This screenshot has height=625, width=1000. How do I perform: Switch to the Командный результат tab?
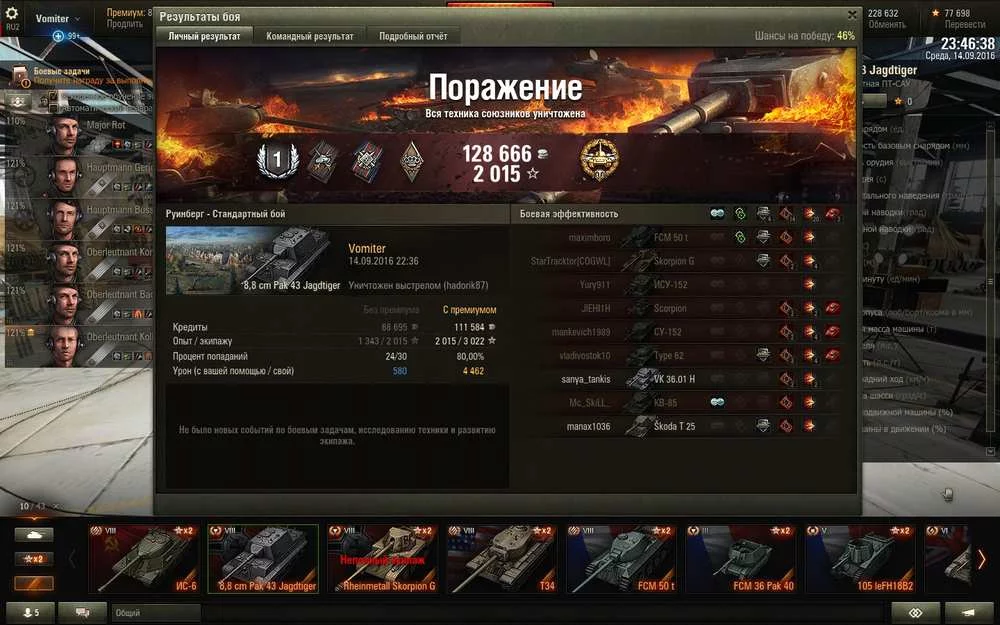[309, 36]
